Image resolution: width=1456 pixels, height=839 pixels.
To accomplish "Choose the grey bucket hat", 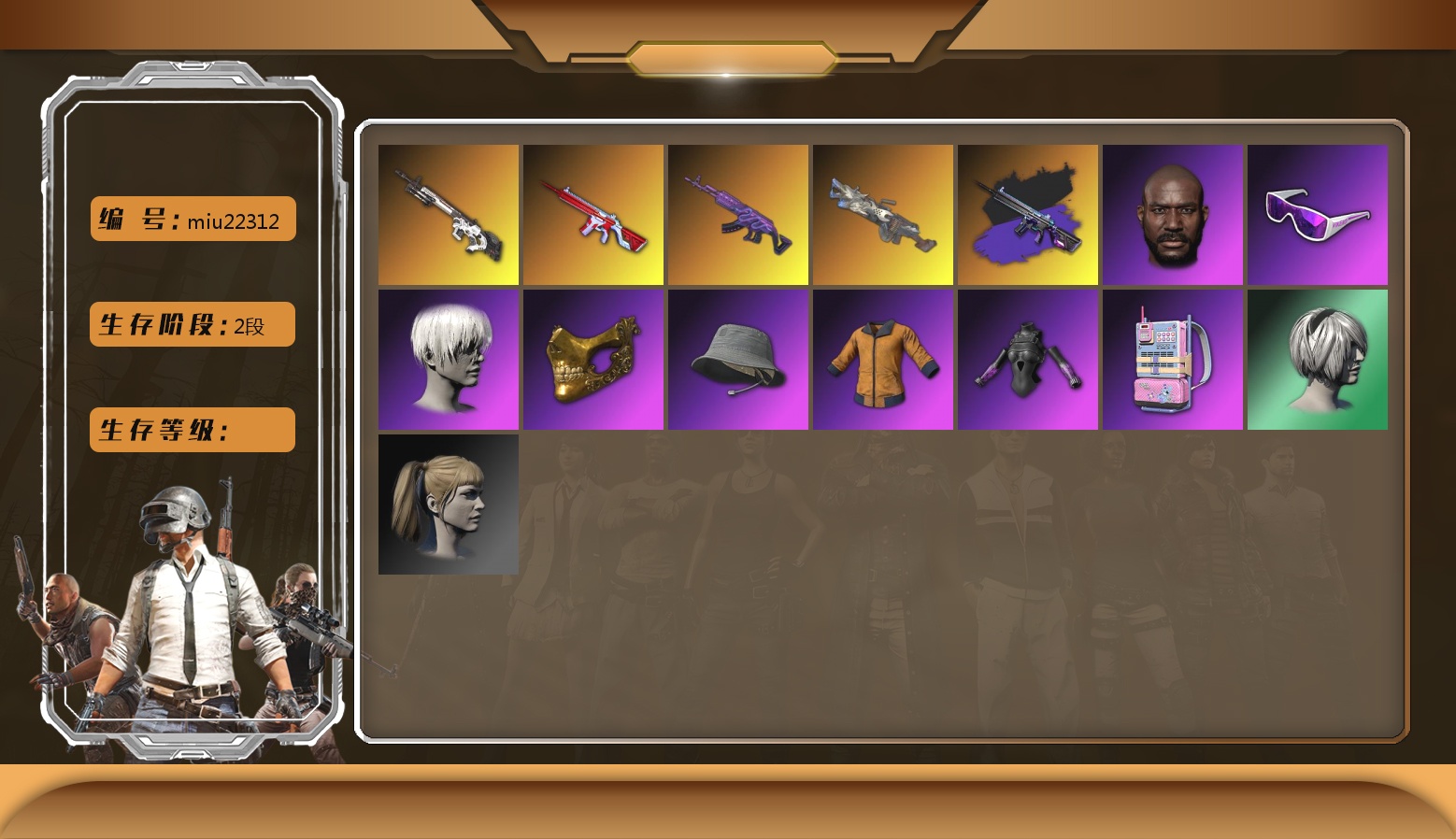I will coord(738,360).
